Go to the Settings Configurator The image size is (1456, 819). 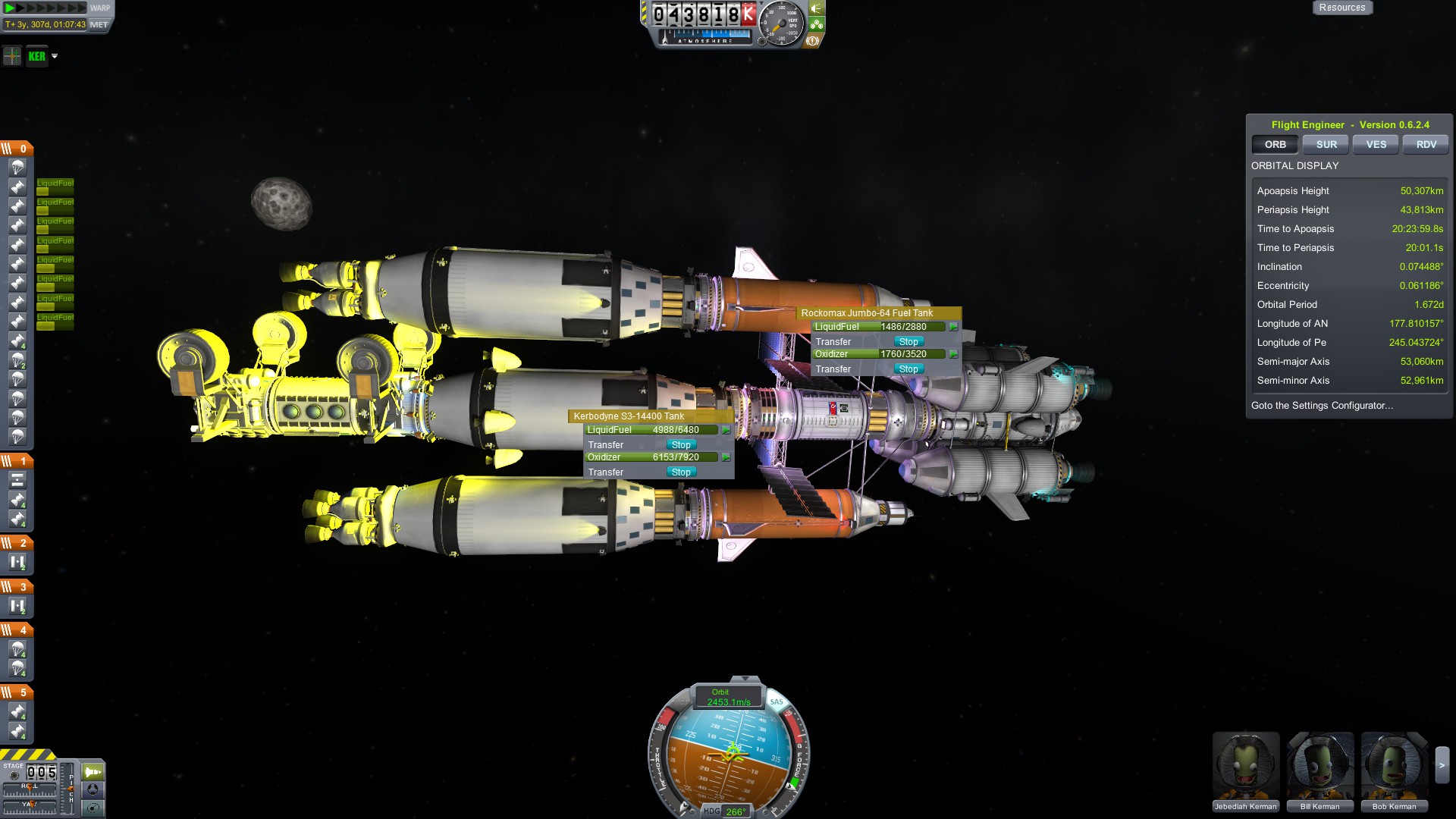pyautogui.click(x=1322, y=406)
